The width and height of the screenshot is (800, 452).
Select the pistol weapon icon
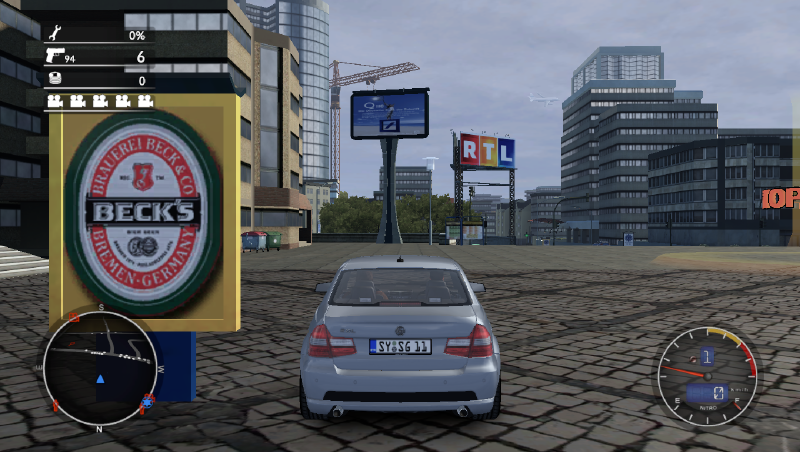click(x=54, y=56)
